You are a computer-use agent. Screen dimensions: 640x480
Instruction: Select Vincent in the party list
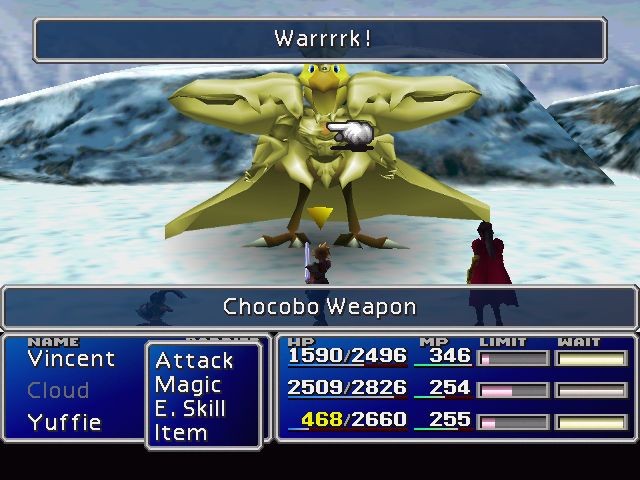[71, 358]
